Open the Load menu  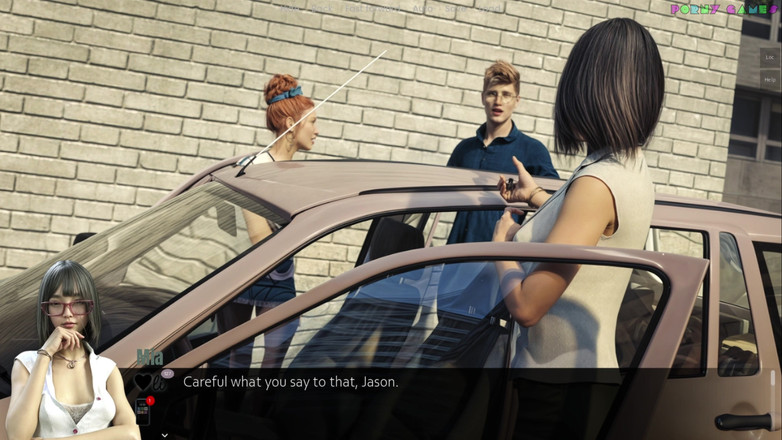pos(490,8)
